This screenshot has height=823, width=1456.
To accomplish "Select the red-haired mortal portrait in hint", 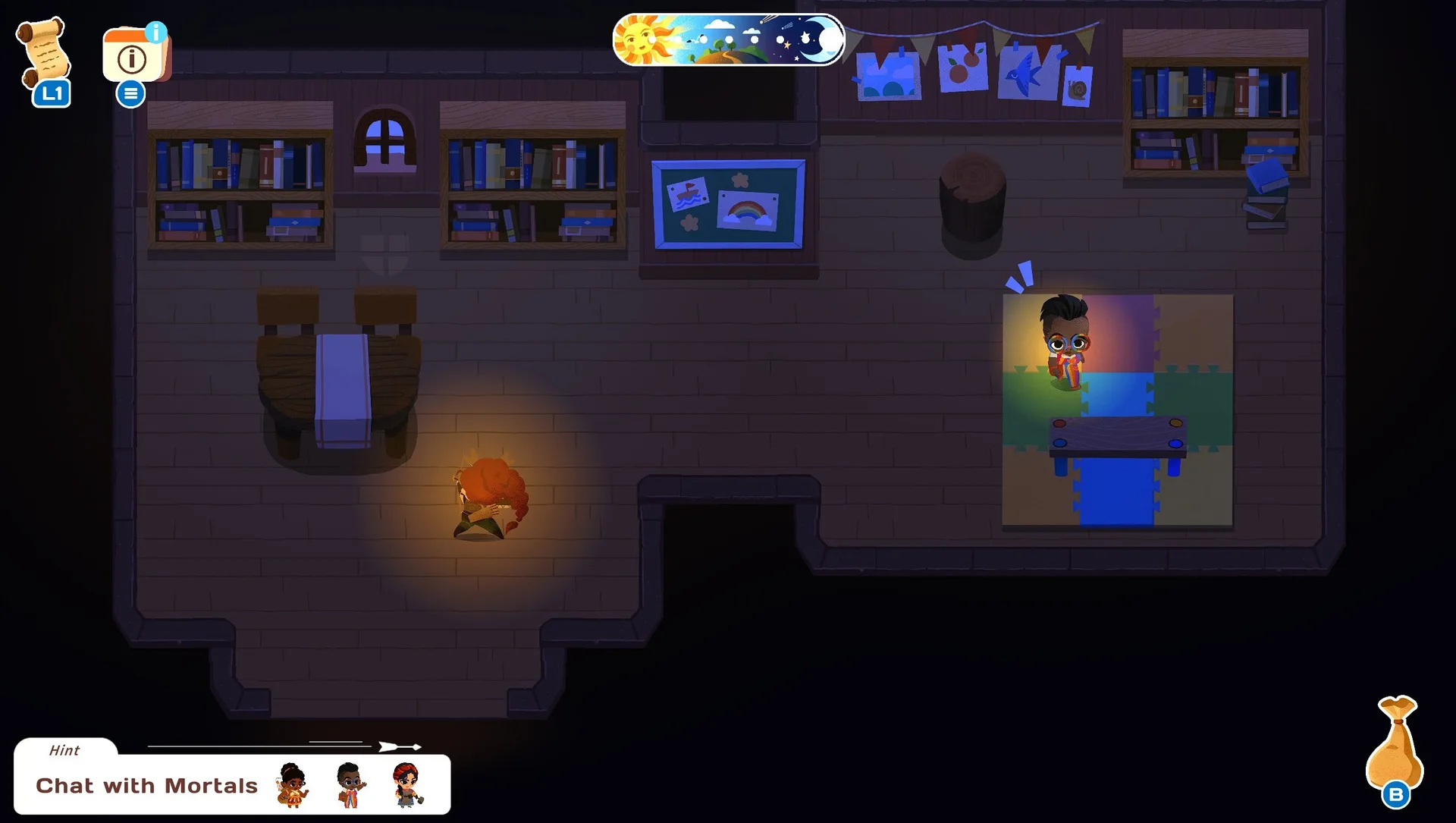I will click(x=407, y=785).
